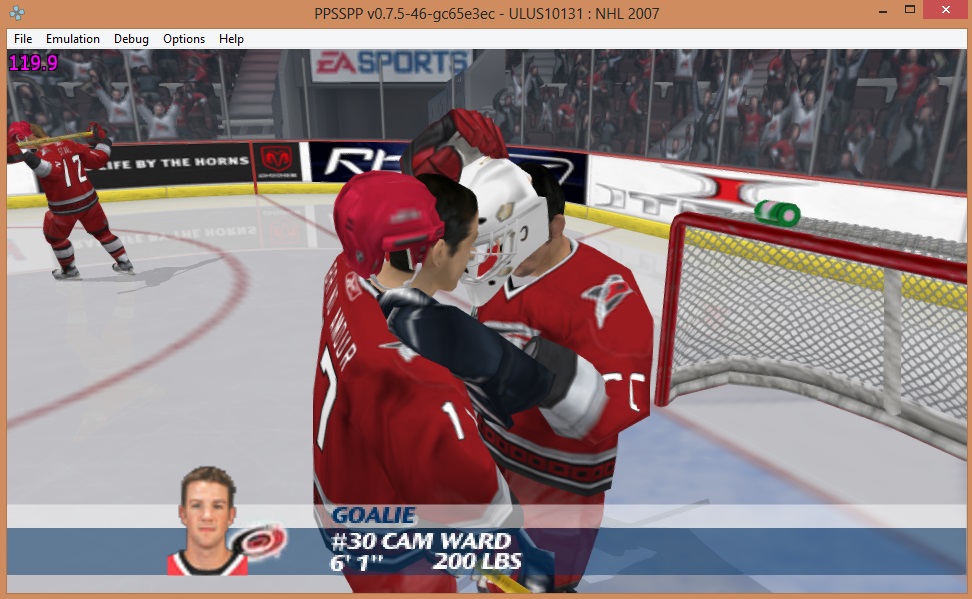Open the Options menu
The height and width of the screenshot is (599, 972).
184,39
